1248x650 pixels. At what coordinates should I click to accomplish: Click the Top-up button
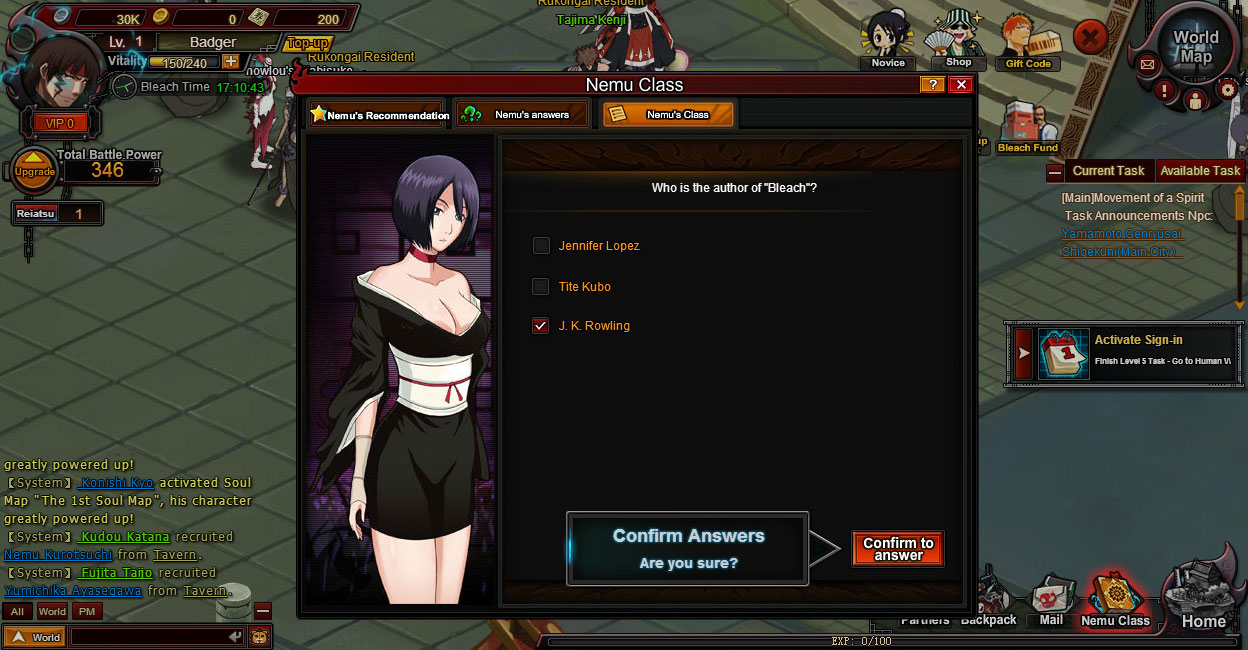[308, 43]
